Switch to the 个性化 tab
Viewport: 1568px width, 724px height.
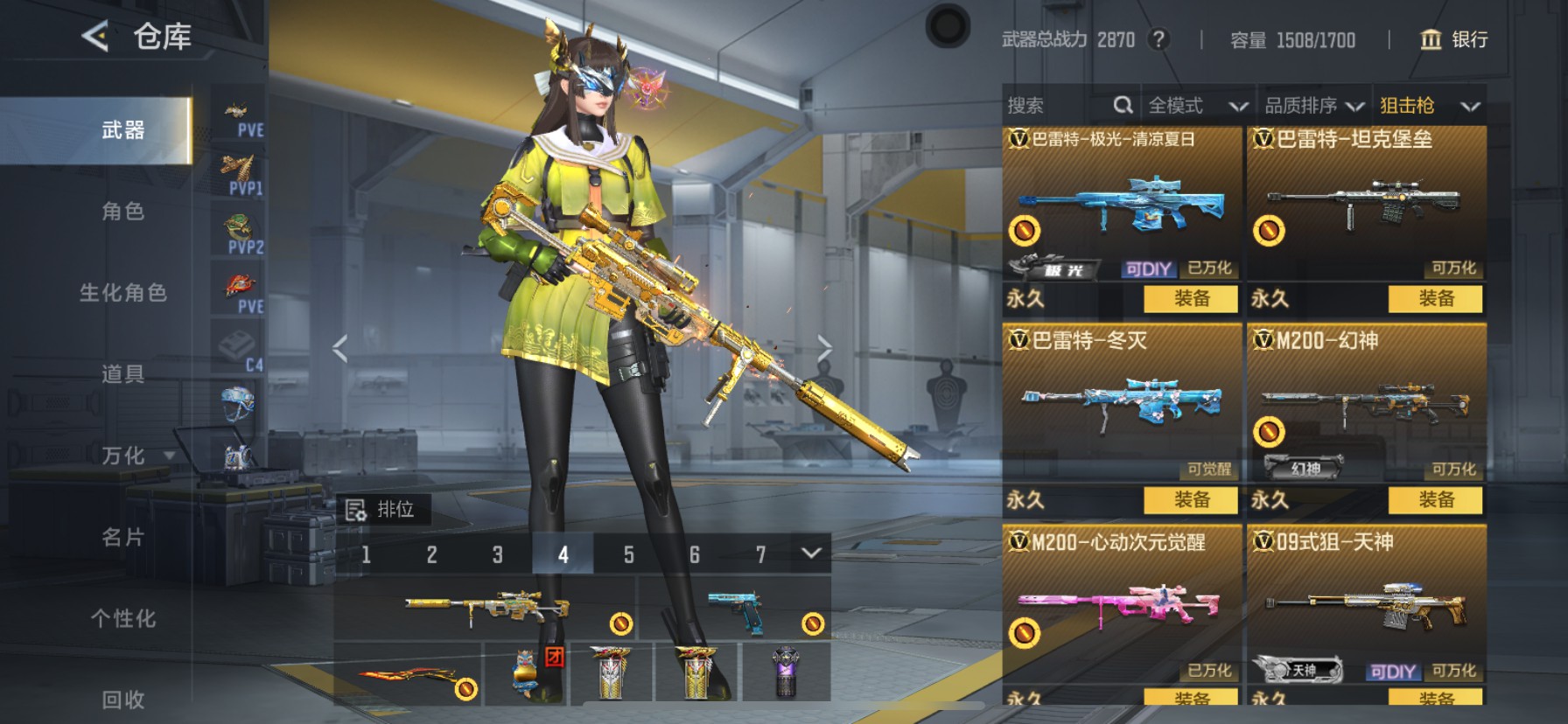(122, 618)
